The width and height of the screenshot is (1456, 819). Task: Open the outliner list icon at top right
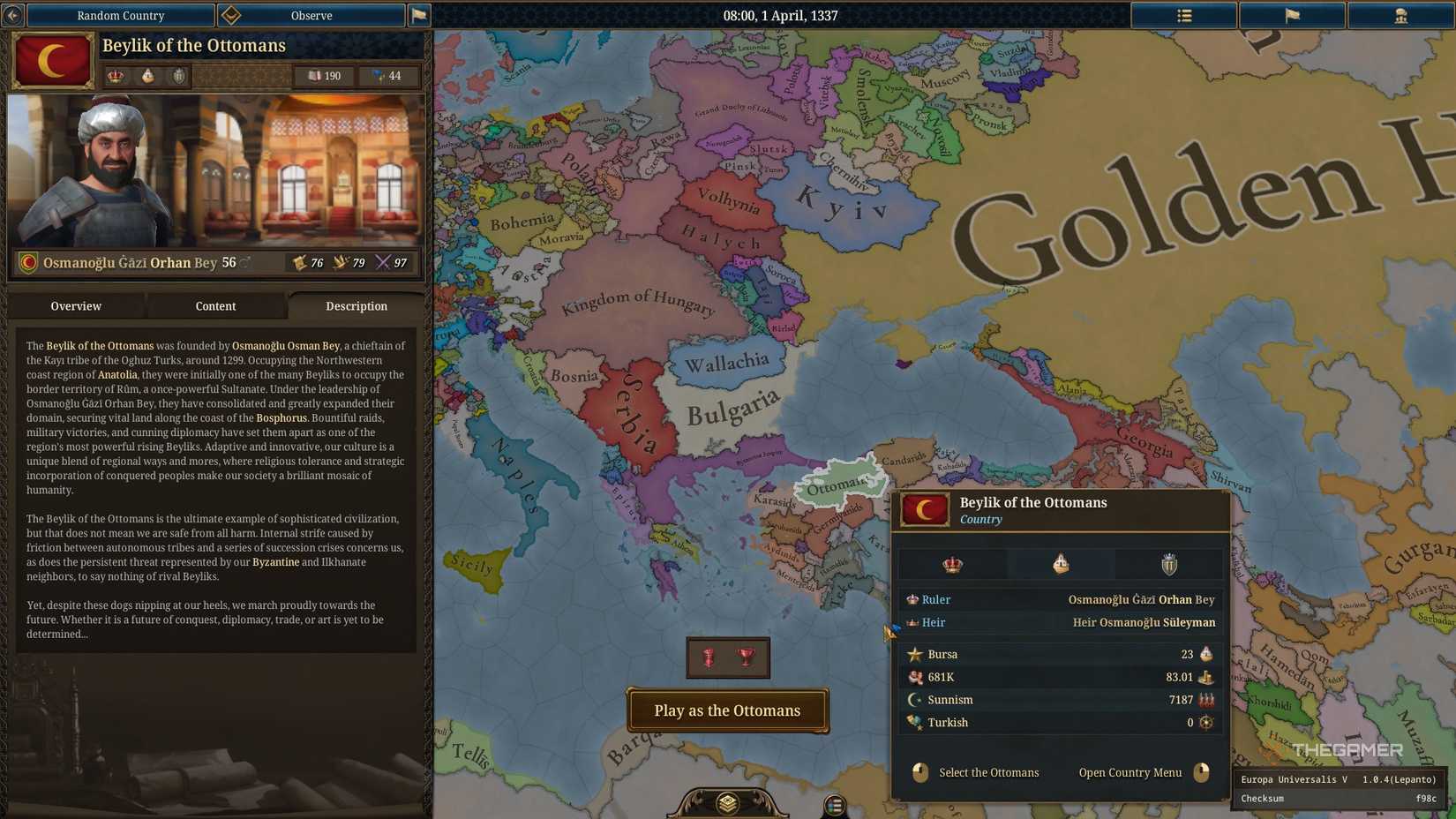pos(1184,15)
